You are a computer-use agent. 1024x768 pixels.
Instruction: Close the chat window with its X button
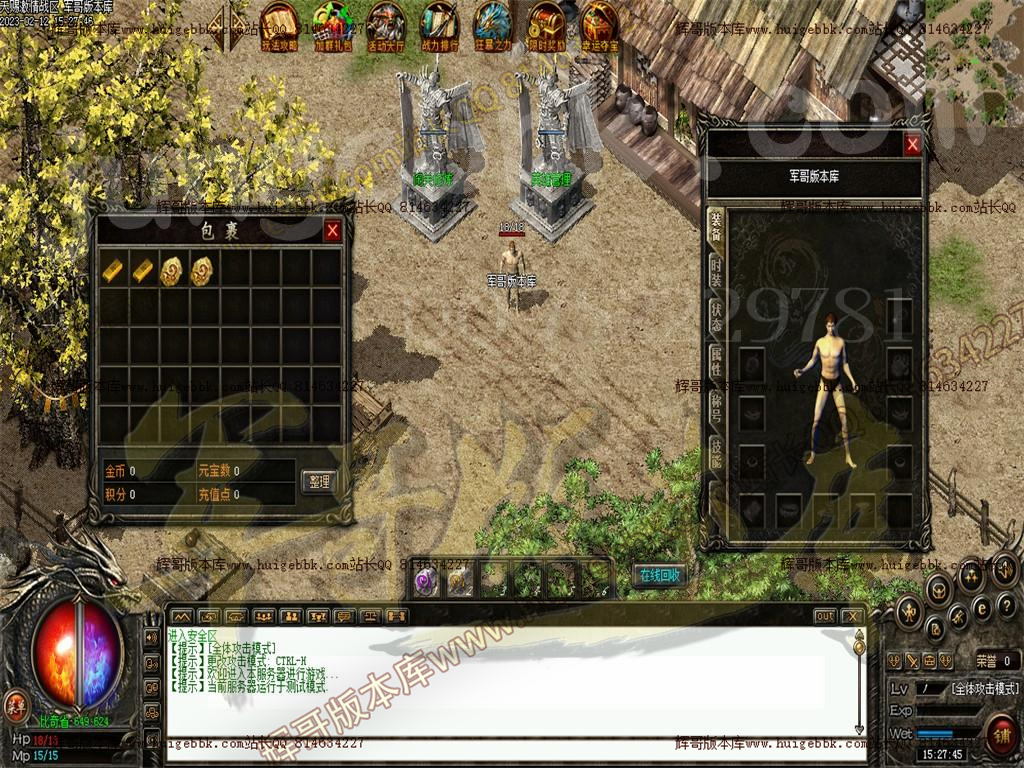pos(851,616)
